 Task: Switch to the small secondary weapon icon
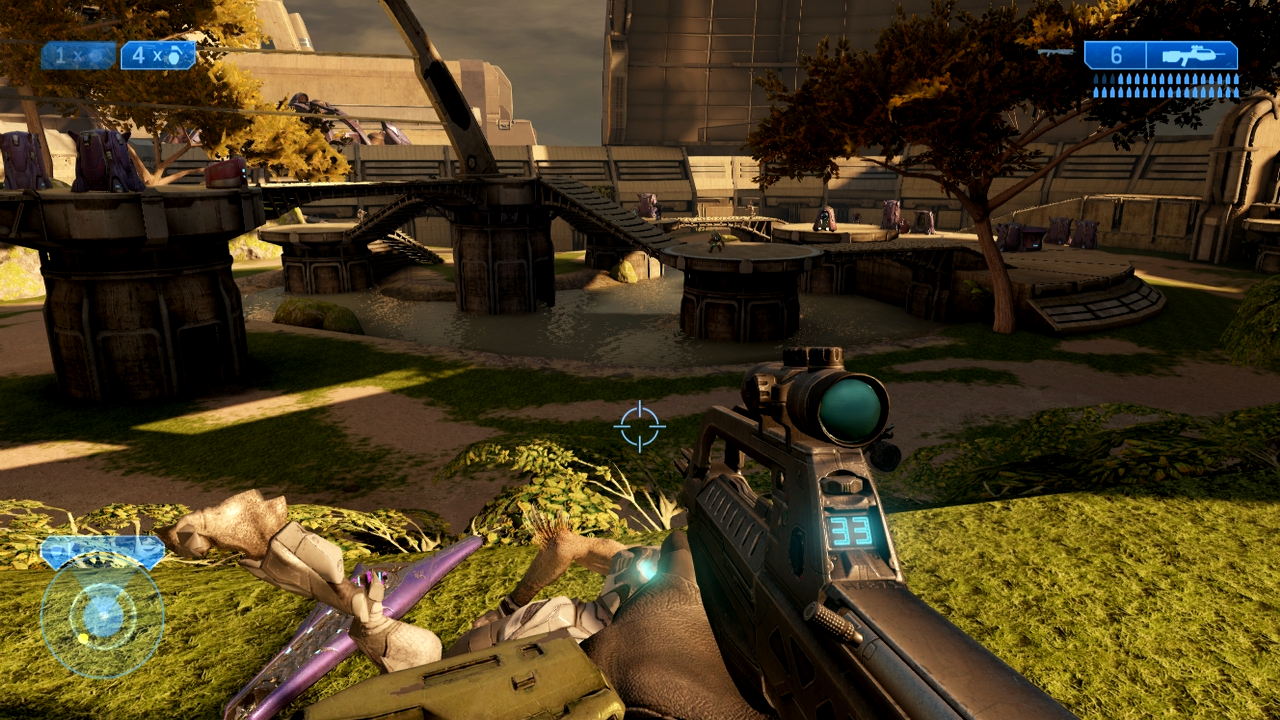click(1056, 52)
